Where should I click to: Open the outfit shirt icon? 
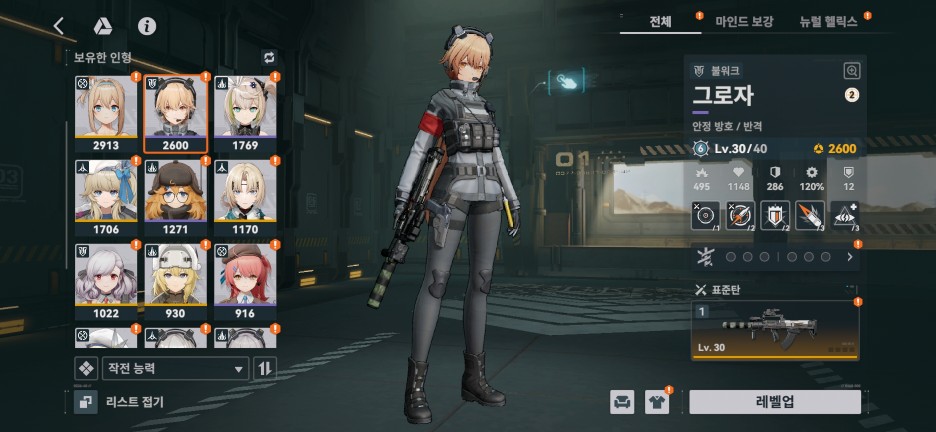(x=657, y=402)
